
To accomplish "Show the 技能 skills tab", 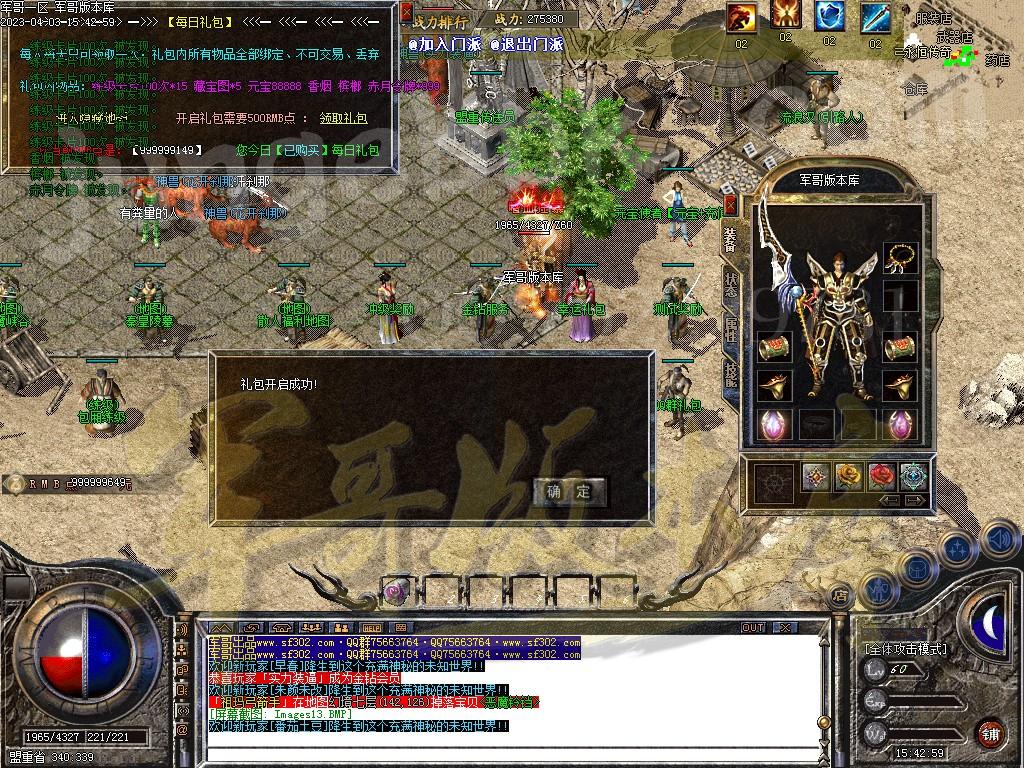I will coord(730,372).
